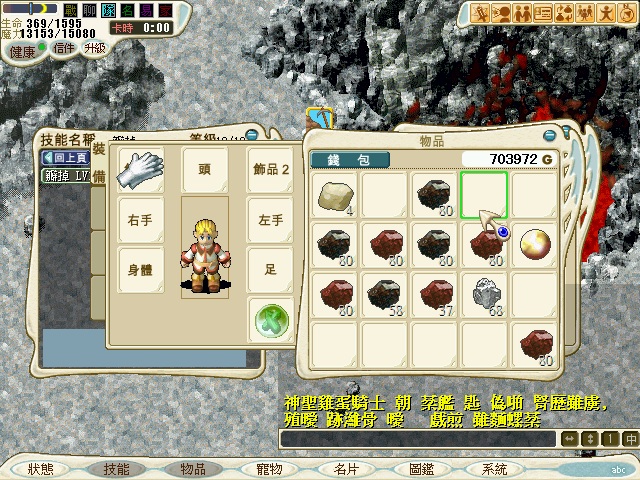This screenshot has height=480, width=640.
Task: Select the 頭 head equipment slot
Action: pos(204,170)
